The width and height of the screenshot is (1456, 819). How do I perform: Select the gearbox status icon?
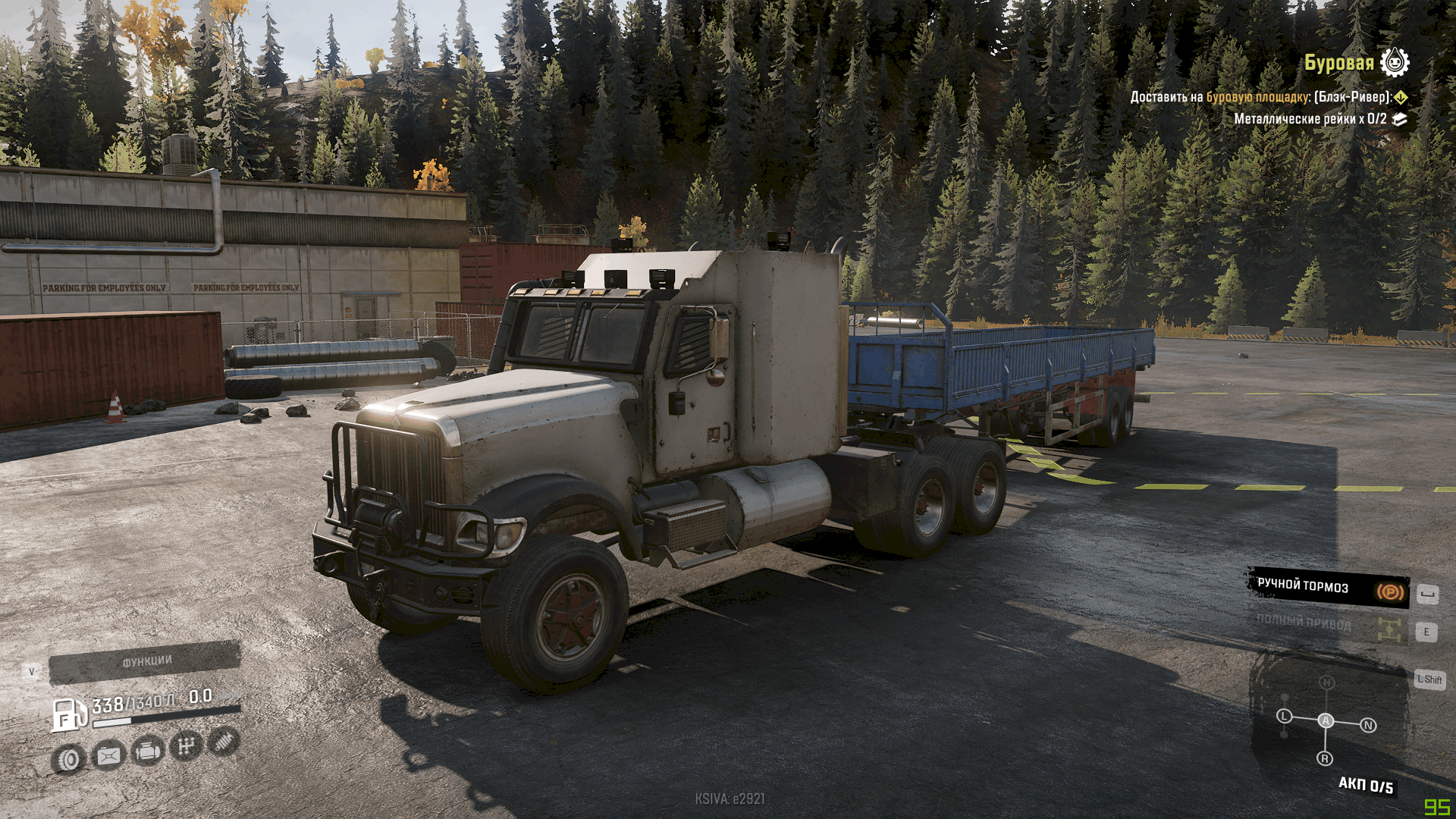click(x=186, y=747)
